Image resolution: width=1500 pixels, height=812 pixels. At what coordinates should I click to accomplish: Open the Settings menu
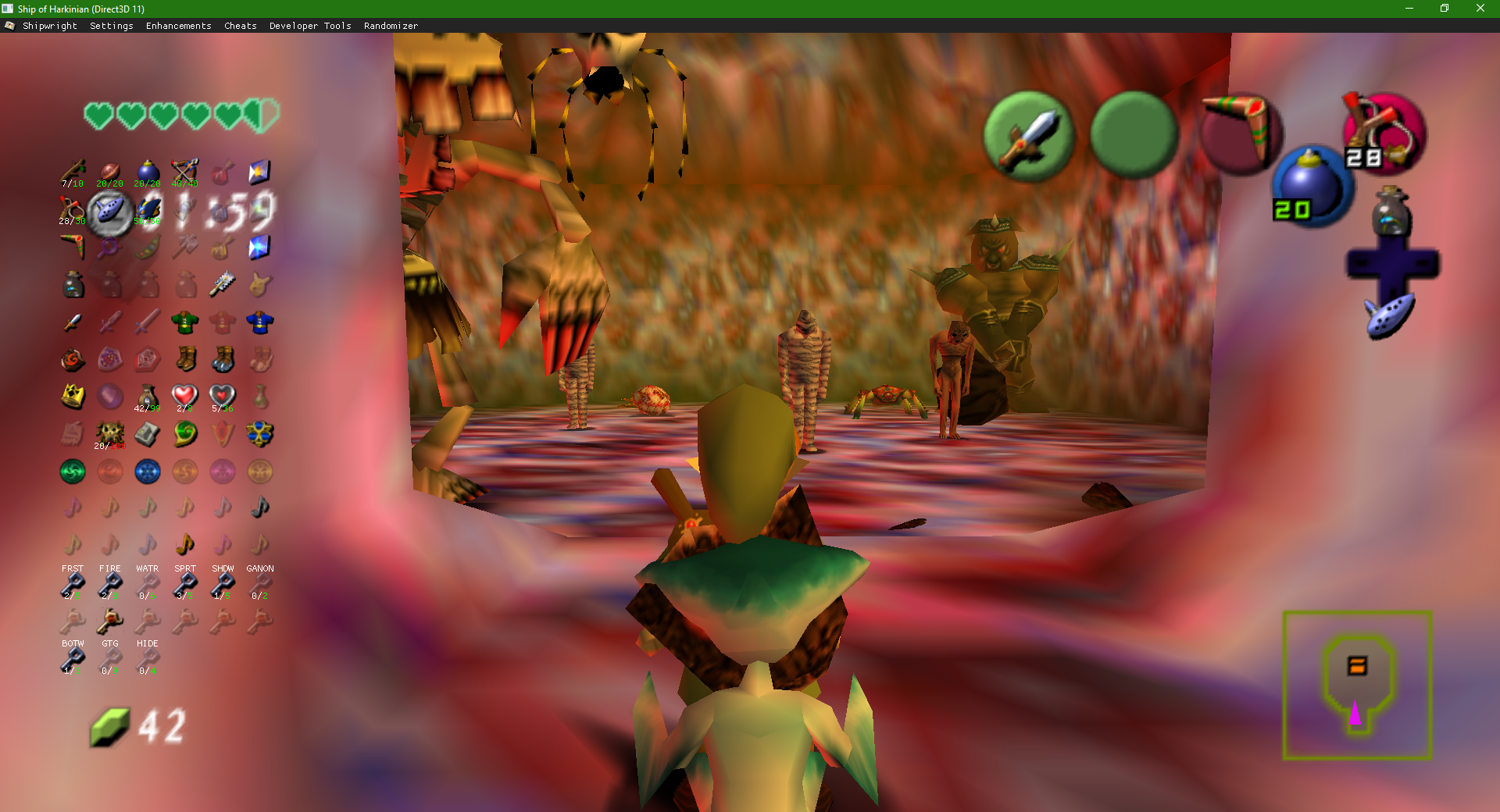pos(111,25)
